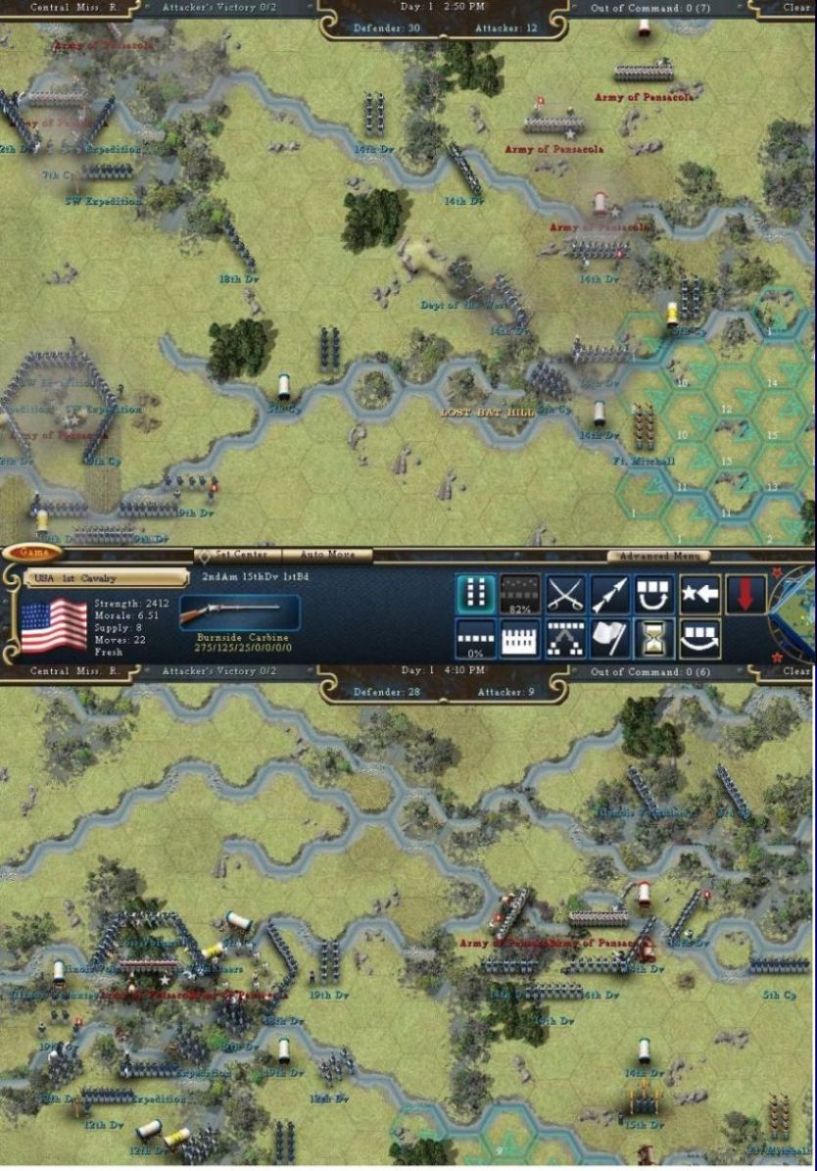Click the triangular dots formation icon
Viewport: 817px width, 1171px height.
coord(565,639)
